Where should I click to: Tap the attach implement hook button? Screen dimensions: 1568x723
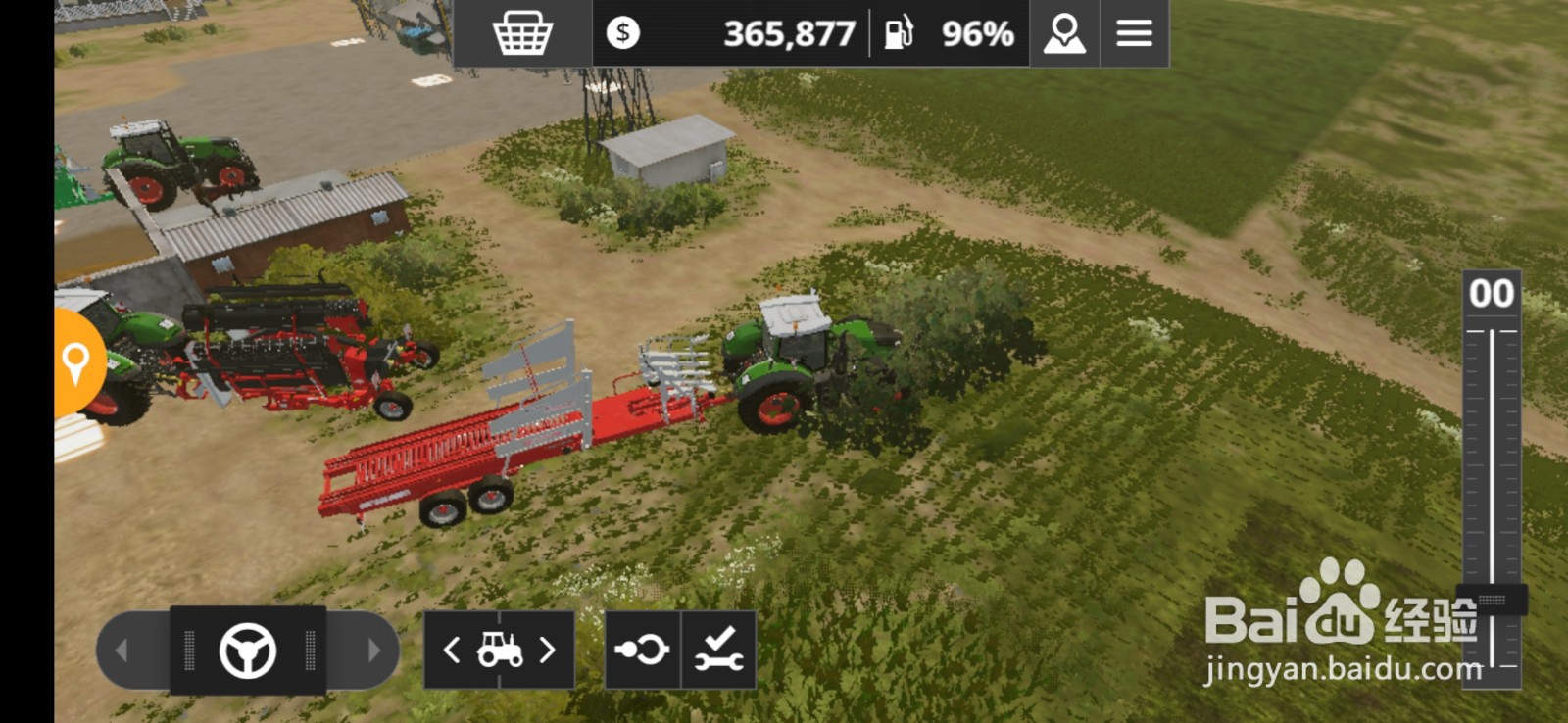click(642, 650)
